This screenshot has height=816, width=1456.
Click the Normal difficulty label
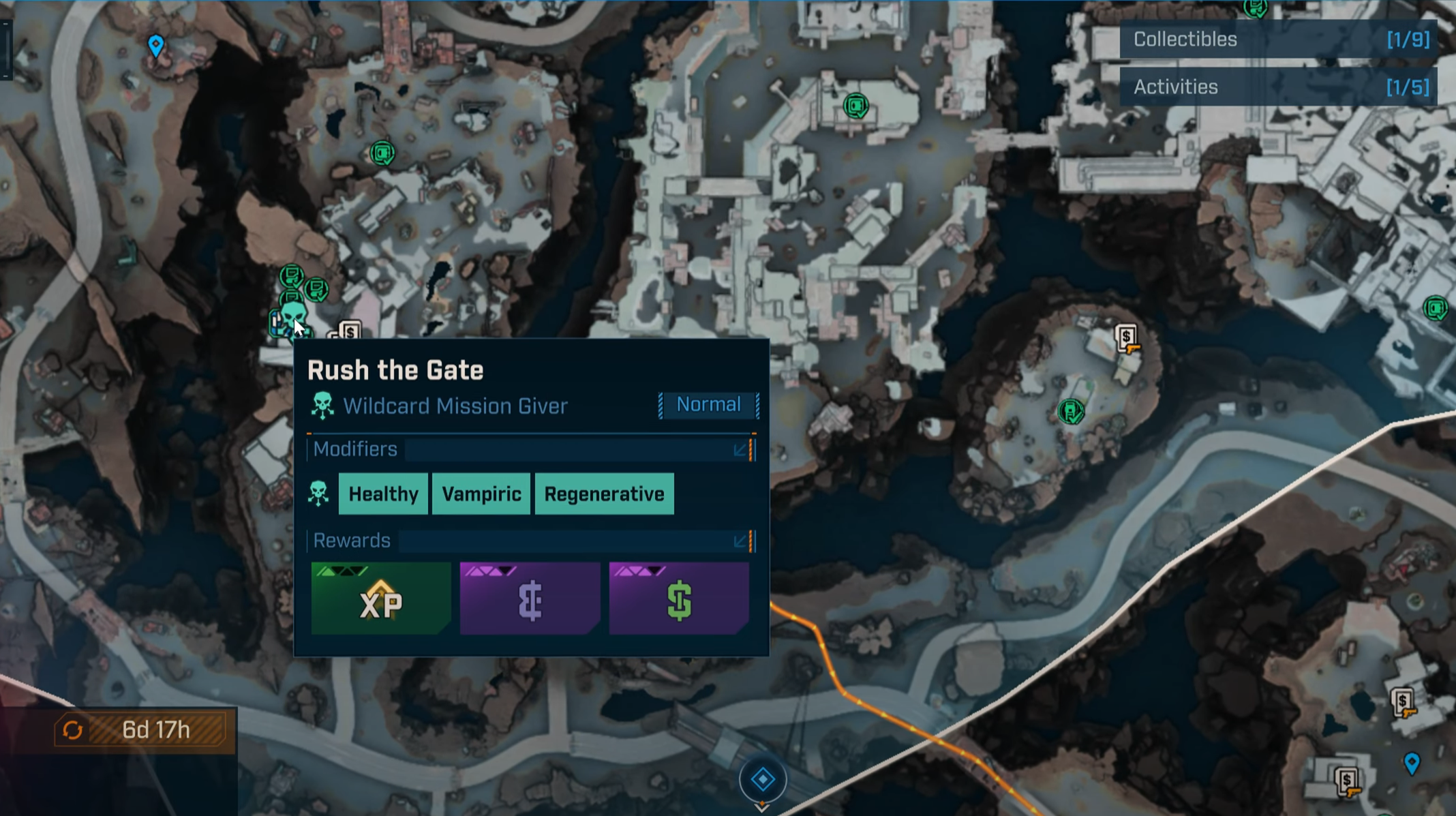click(x=708, y=405)
